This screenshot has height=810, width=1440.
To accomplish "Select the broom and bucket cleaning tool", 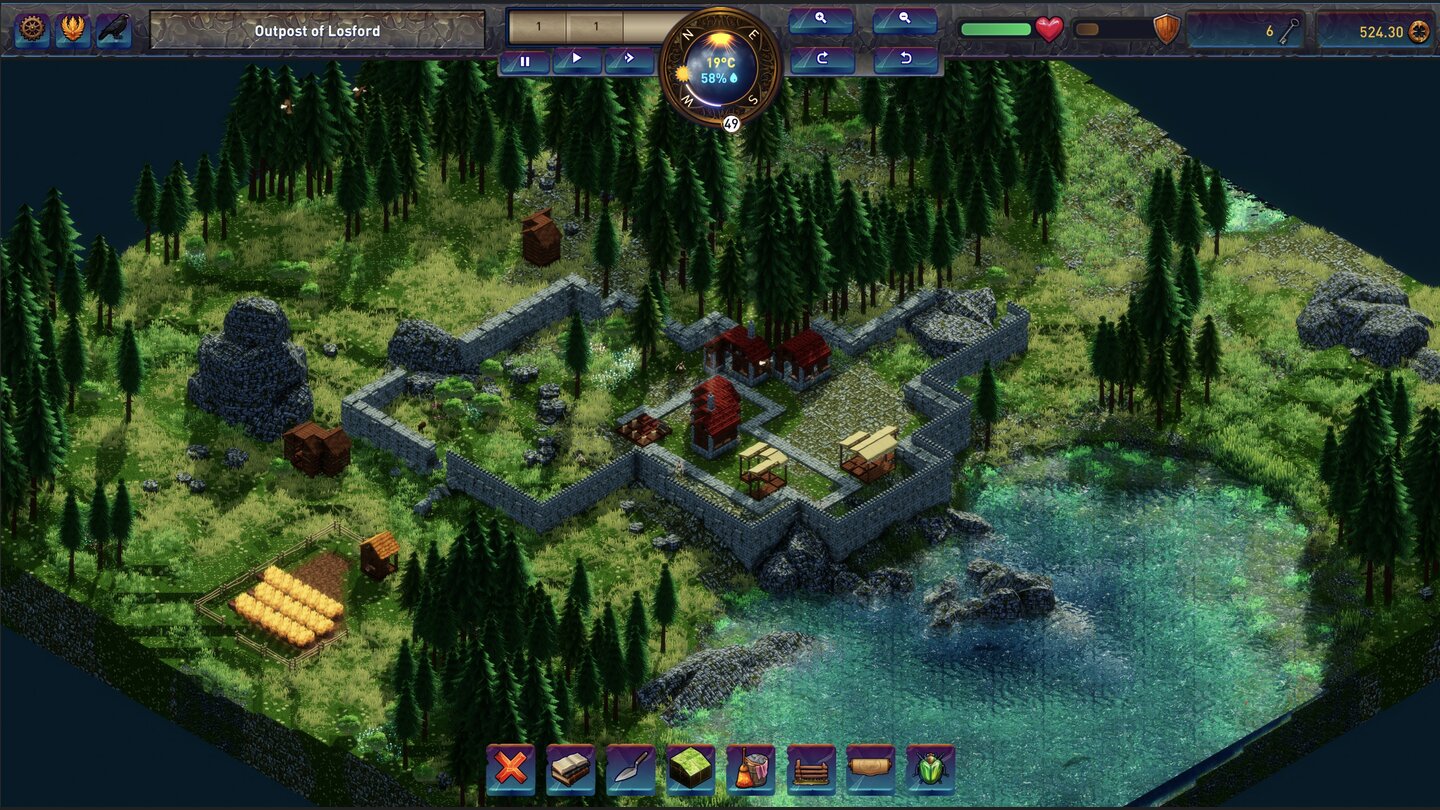I will pyautogui.click(x=751, y=770).
